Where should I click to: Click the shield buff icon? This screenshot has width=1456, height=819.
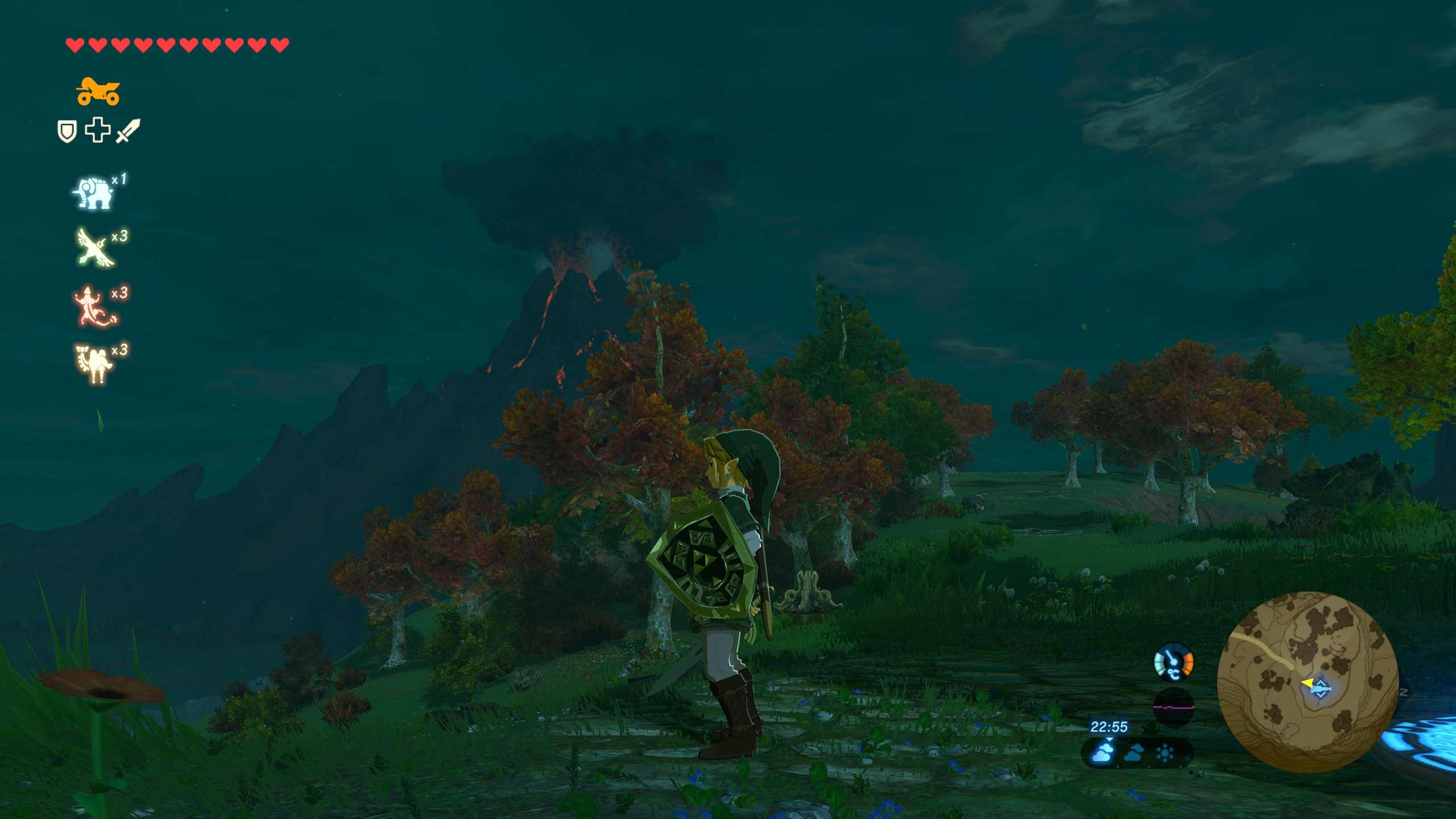pyautogui.click(x=67, y=133)
